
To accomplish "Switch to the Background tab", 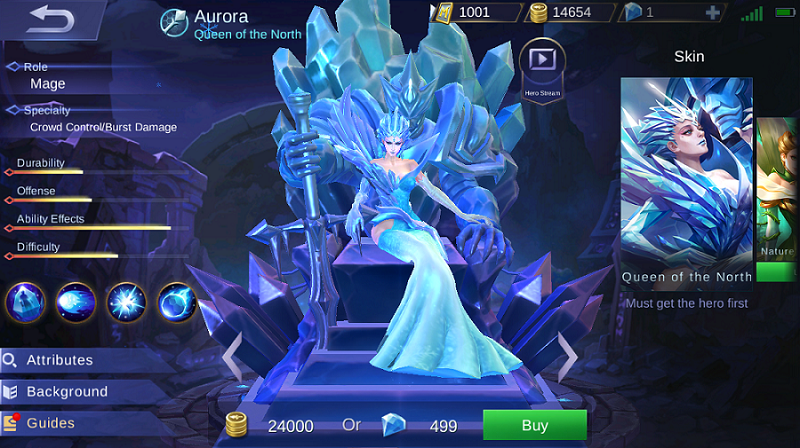I will coord(66,391).
